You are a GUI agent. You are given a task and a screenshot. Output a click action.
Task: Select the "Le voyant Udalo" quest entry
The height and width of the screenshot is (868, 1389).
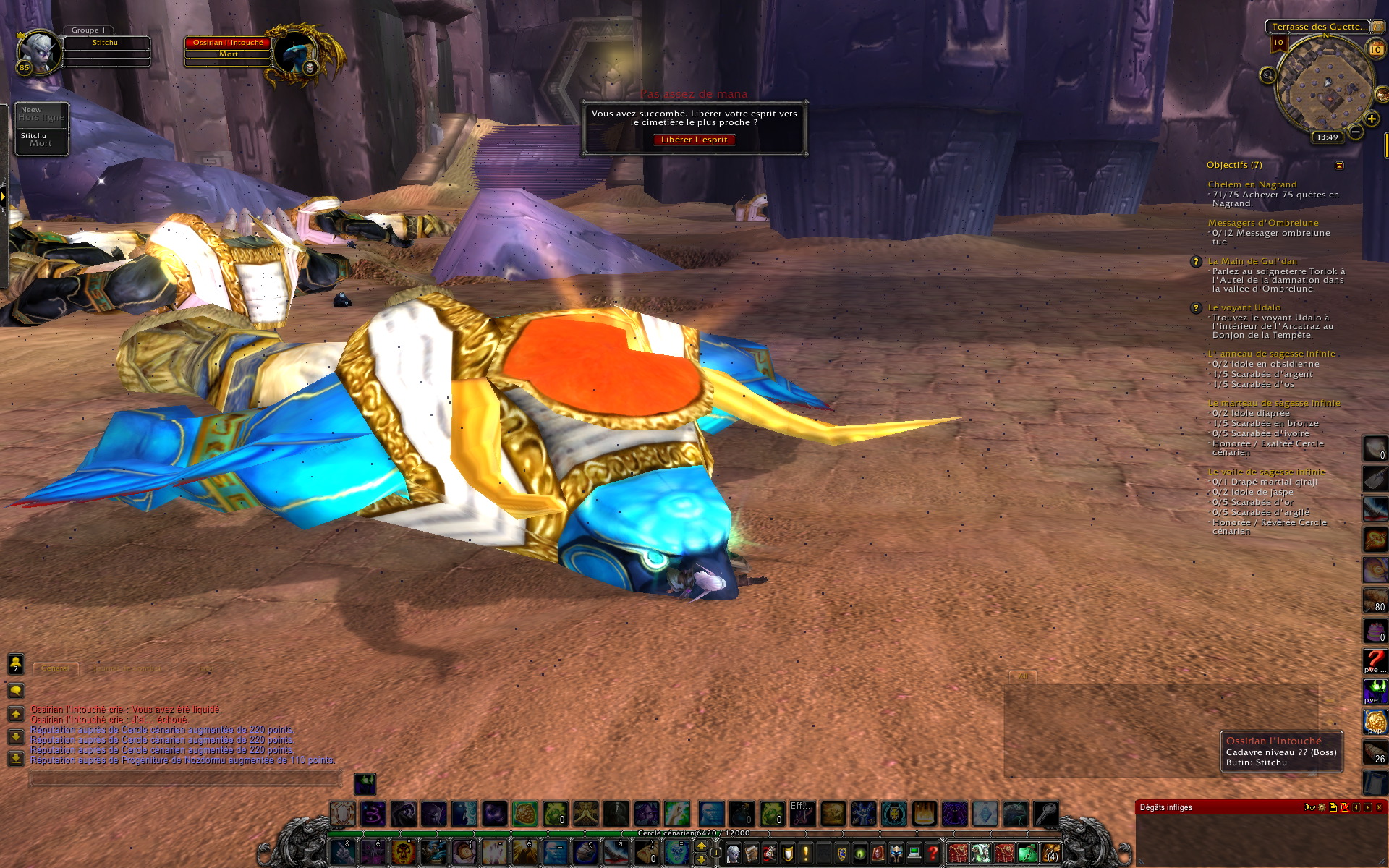pos(1244,307)
